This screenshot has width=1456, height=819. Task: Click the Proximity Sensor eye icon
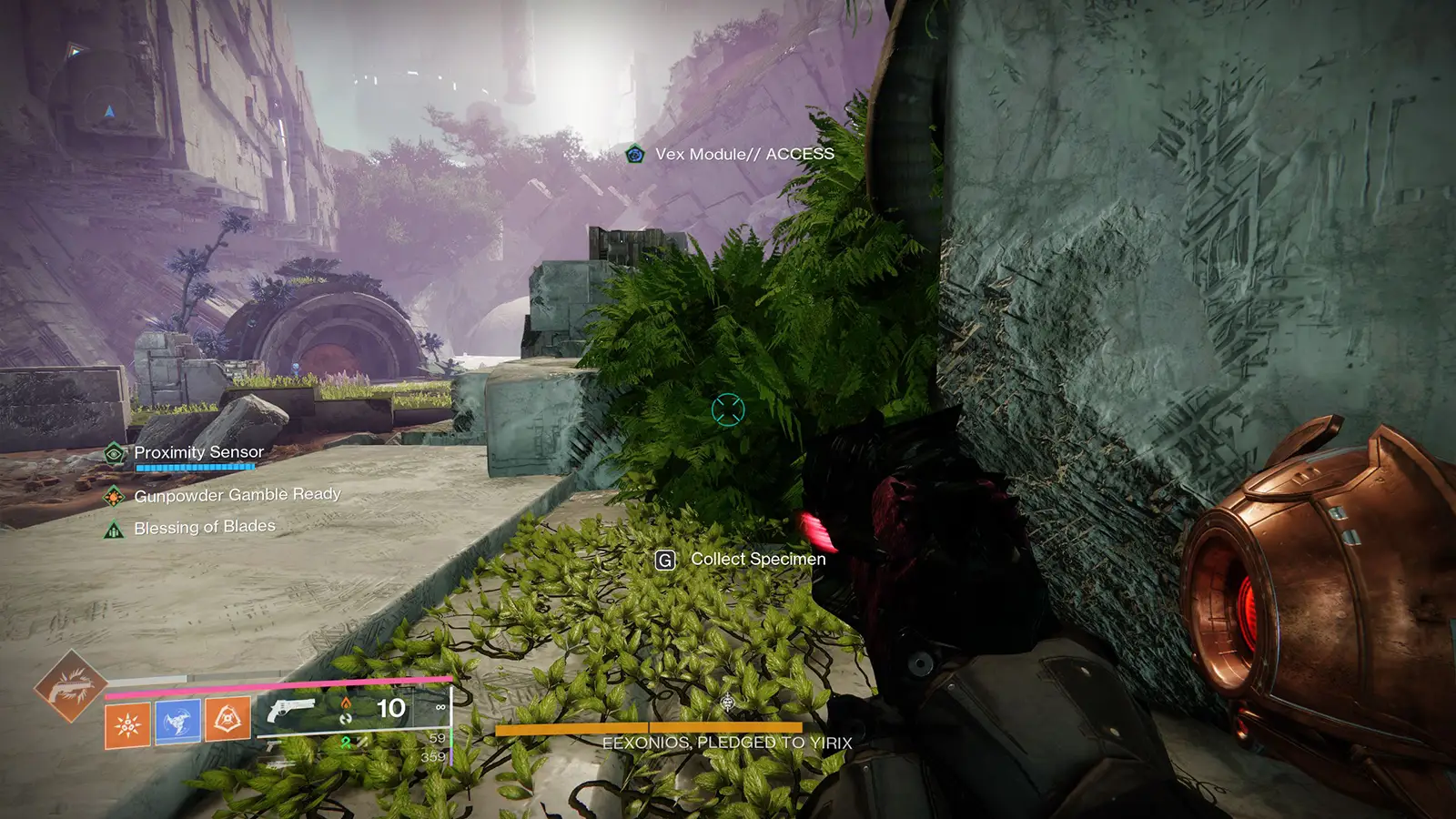click(x=115, y=452)
